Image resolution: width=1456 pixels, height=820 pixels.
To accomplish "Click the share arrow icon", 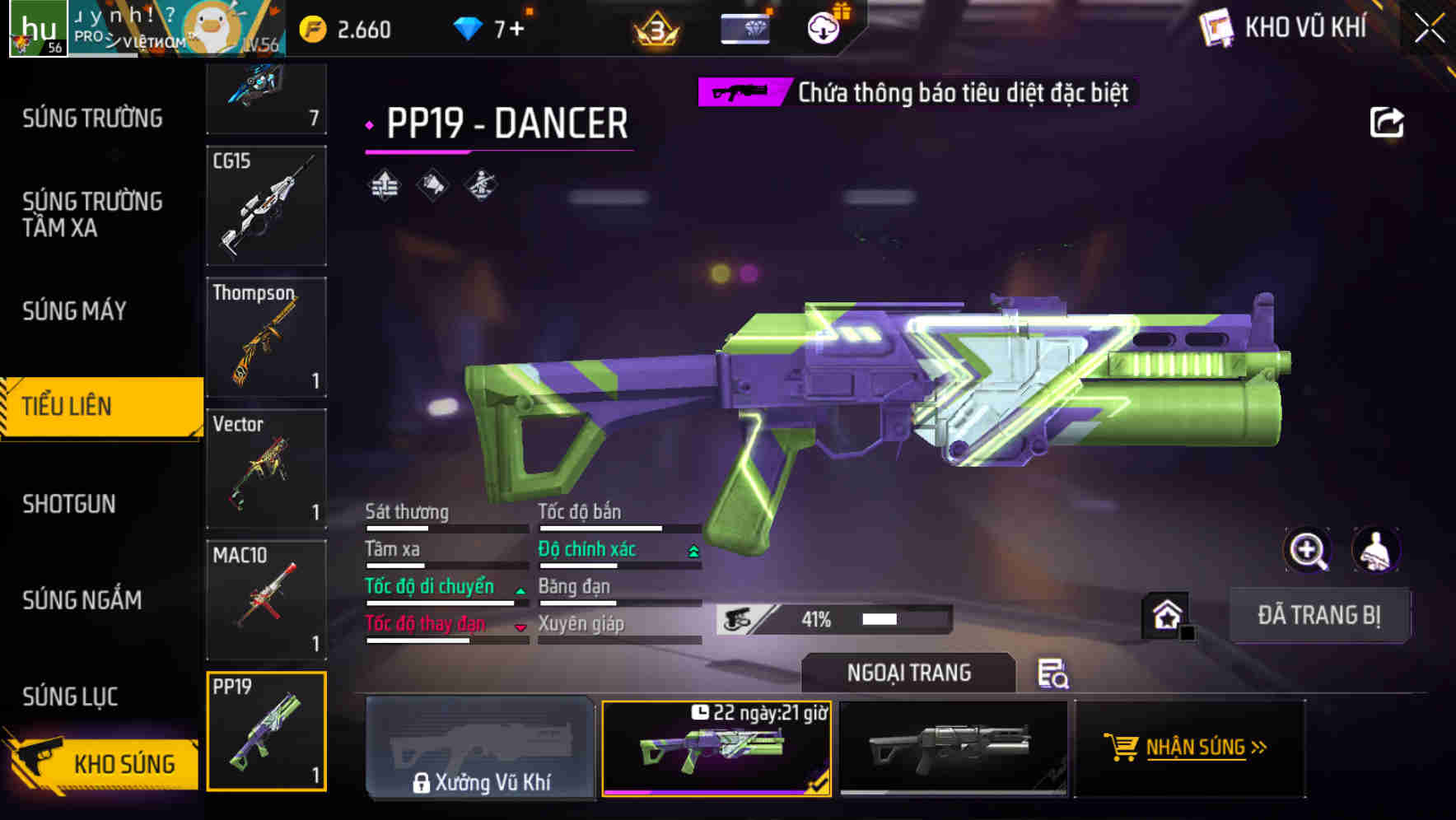I will pyautogui.click(x=1388, y=120).
